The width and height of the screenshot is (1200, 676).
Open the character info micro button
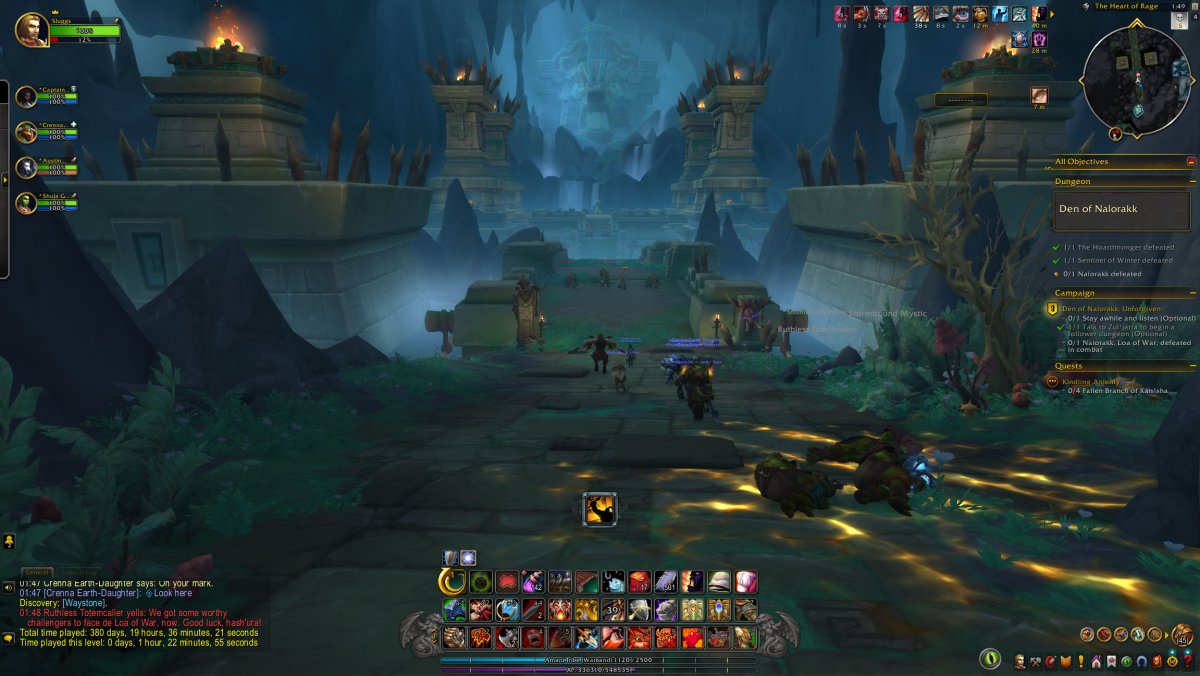click(1019, 661)
